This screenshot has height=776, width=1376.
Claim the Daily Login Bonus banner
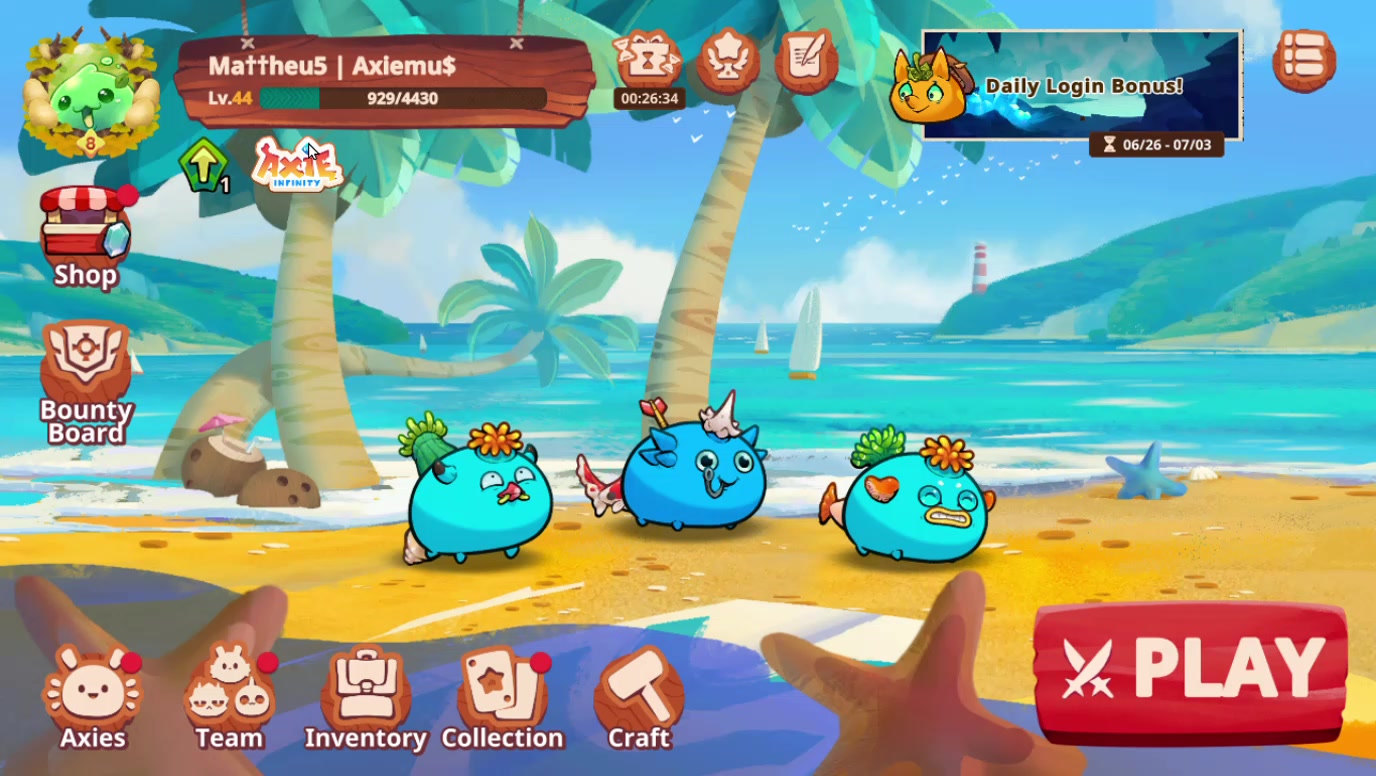coord(1080,87)
